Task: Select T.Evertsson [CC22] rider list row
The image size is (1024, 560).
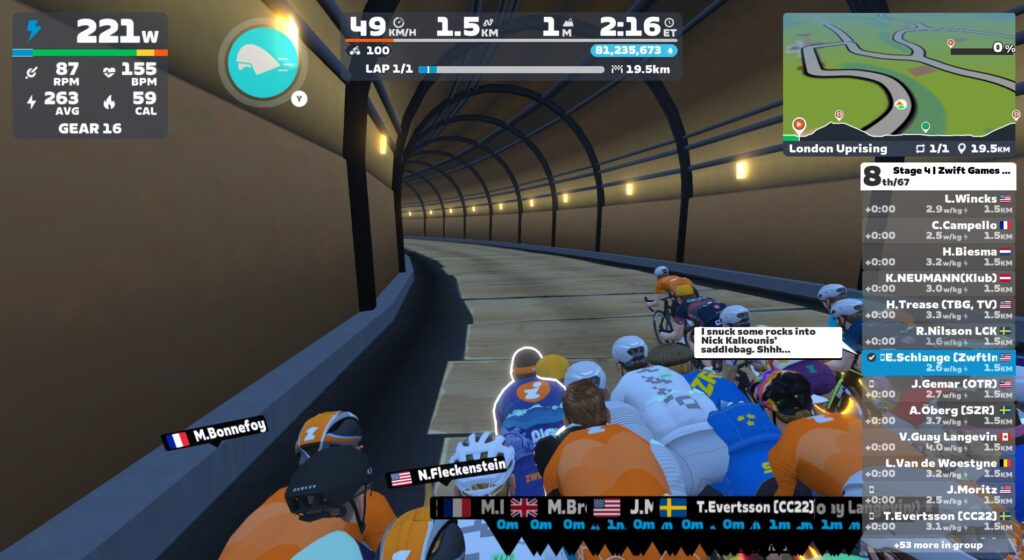Action: pyautogui.click(x=937, y=520)
